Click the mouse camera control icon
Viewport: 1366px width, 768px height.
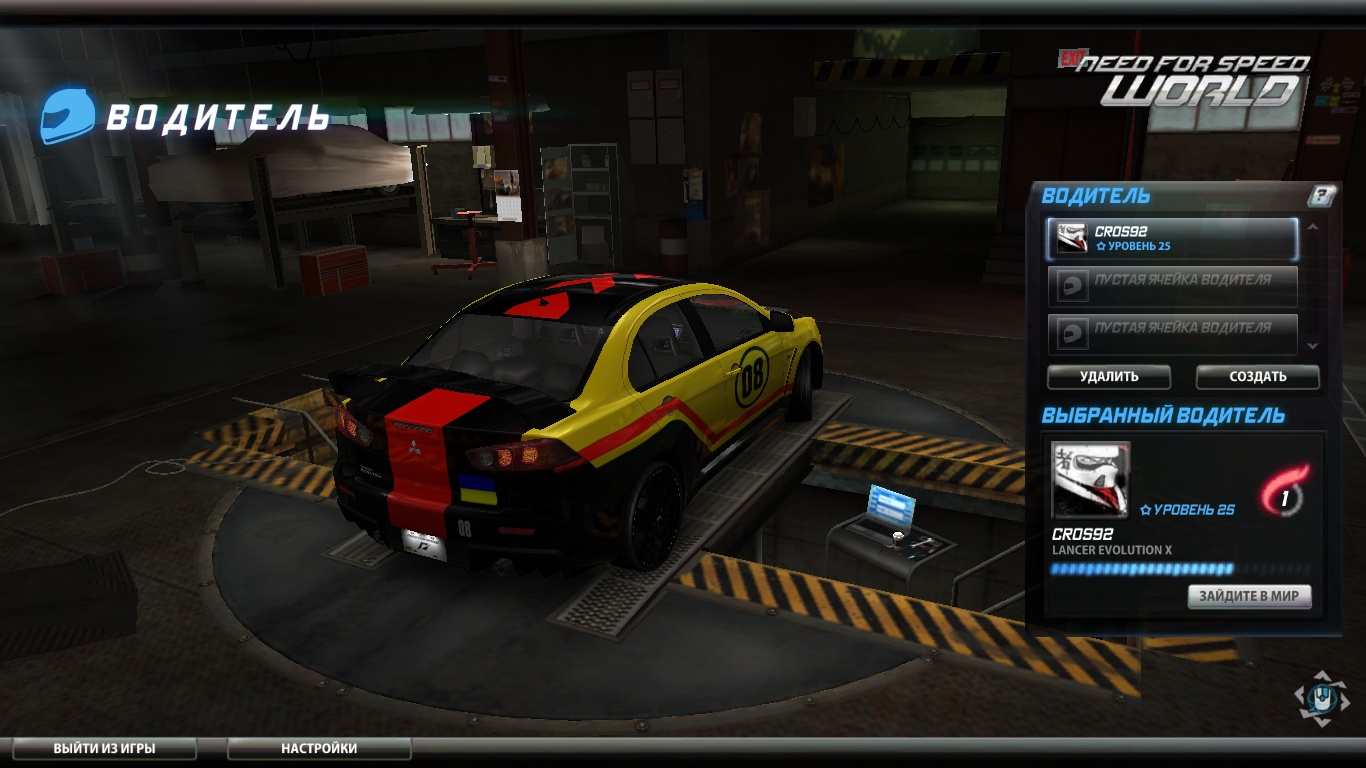click(x=1321, y=697)
